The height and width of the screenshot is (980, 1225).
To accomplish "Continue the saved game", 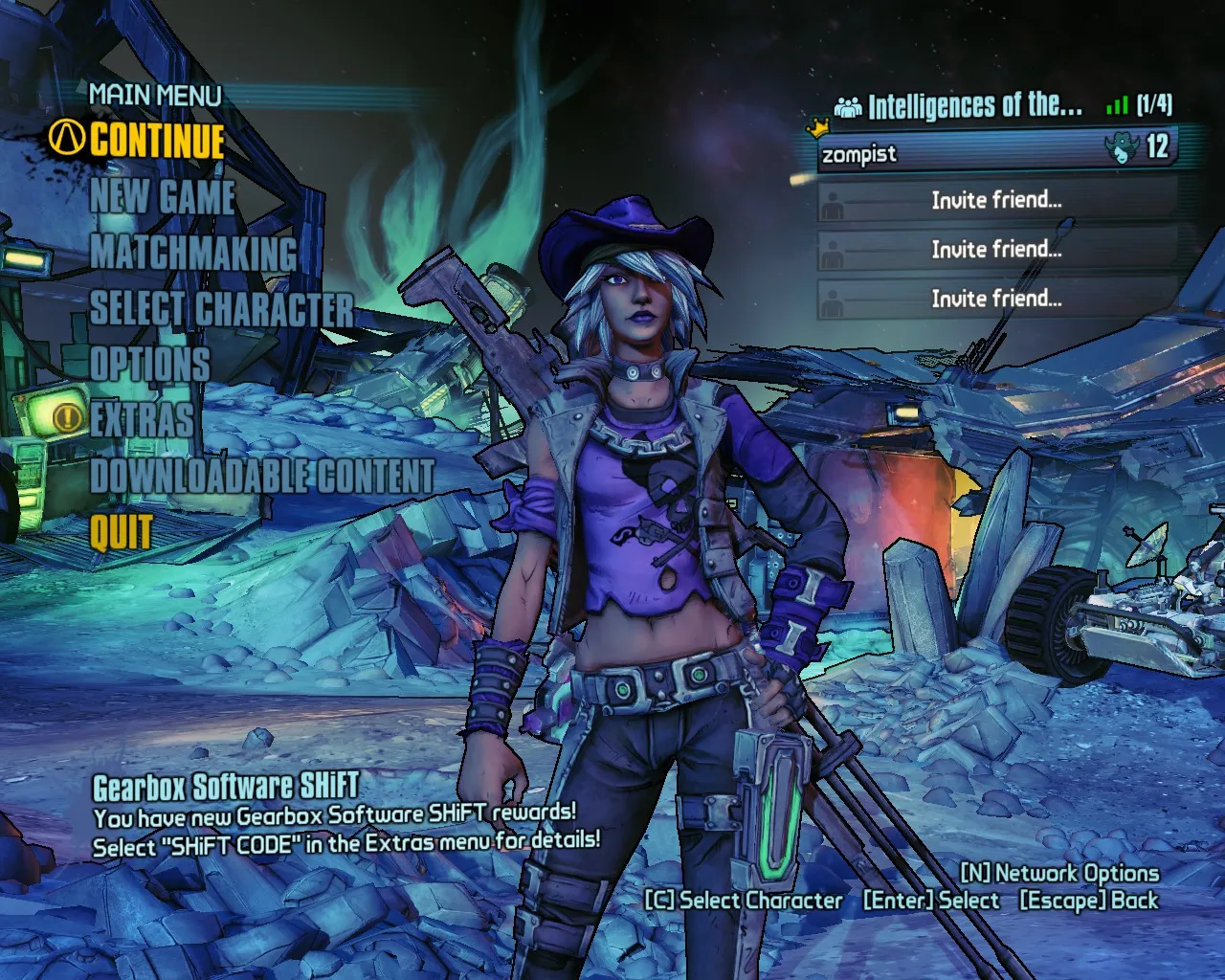I will tap(157, 141).
